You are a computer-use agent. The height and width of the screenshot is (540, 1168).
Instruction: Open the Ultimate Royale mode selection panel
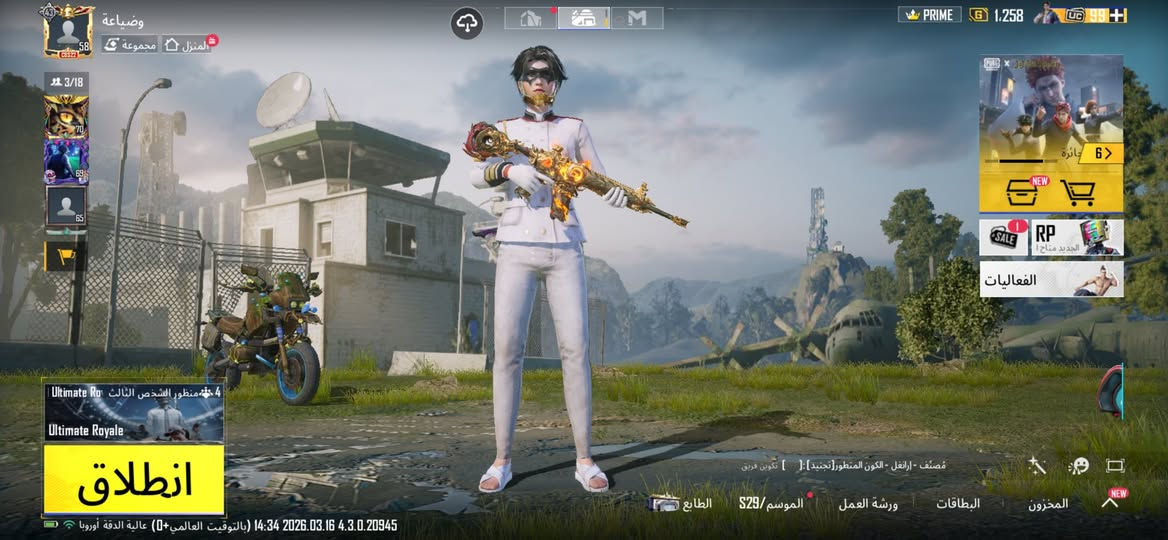pyautogui.click(x=133, y=412)
